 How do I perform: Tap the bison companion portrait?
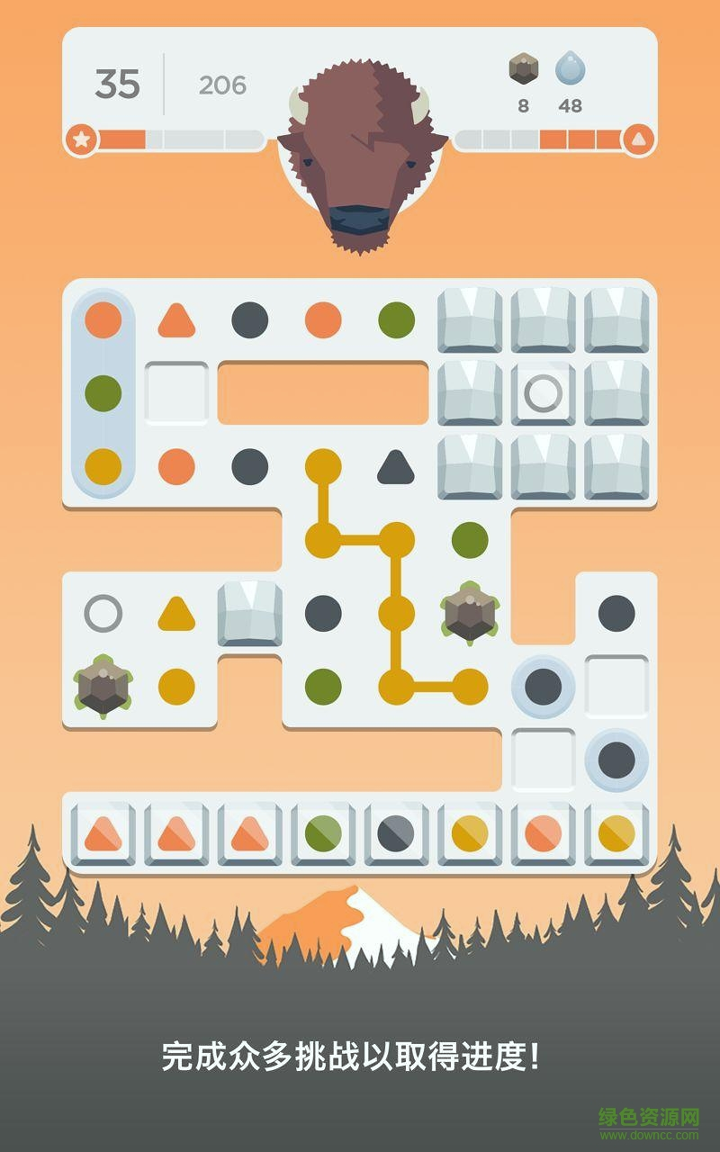tap(360, 150)
